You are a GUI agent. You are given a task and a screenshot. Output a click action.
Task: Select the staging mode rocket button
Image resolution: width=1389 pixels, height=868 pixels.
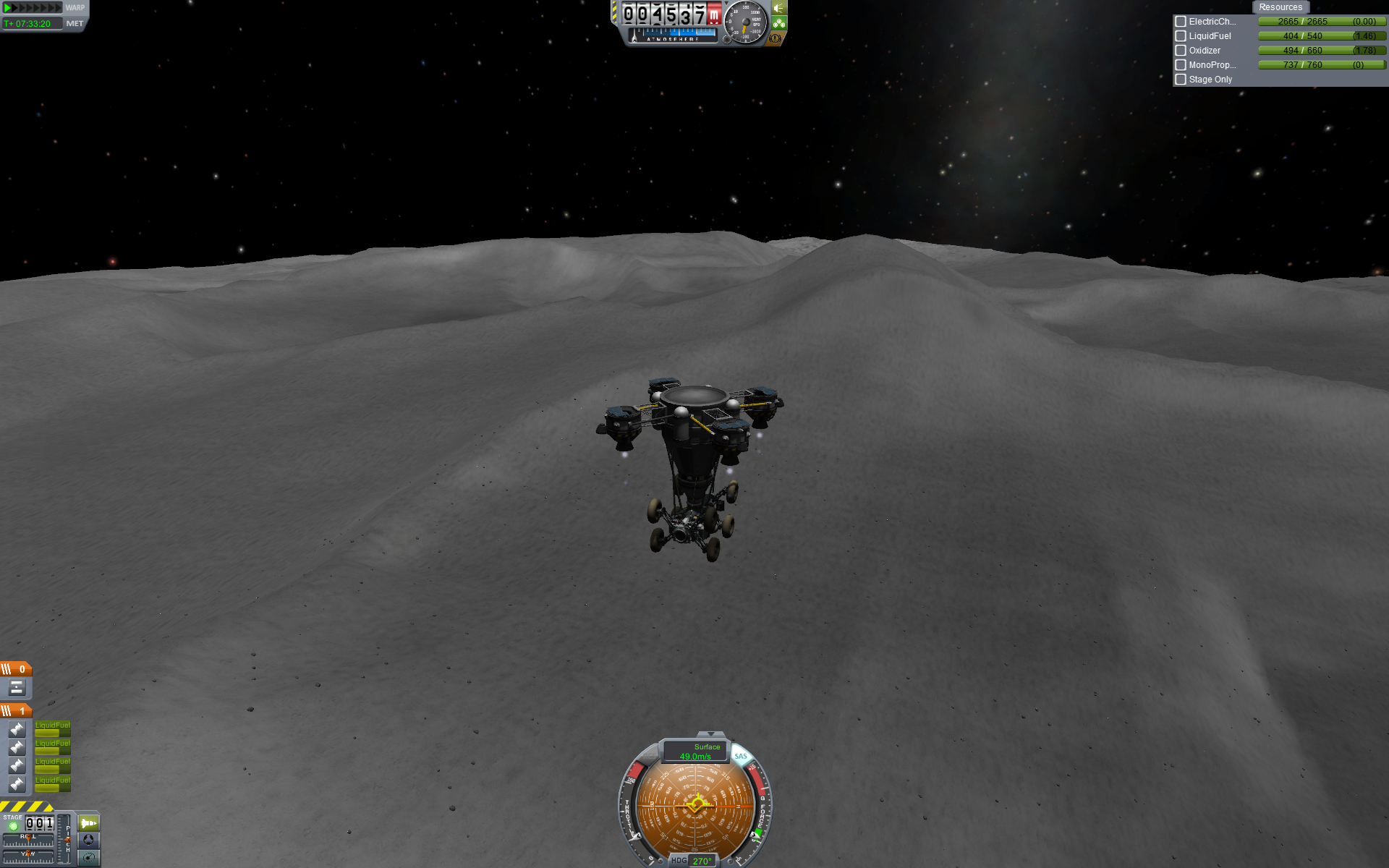click(88, 823)
